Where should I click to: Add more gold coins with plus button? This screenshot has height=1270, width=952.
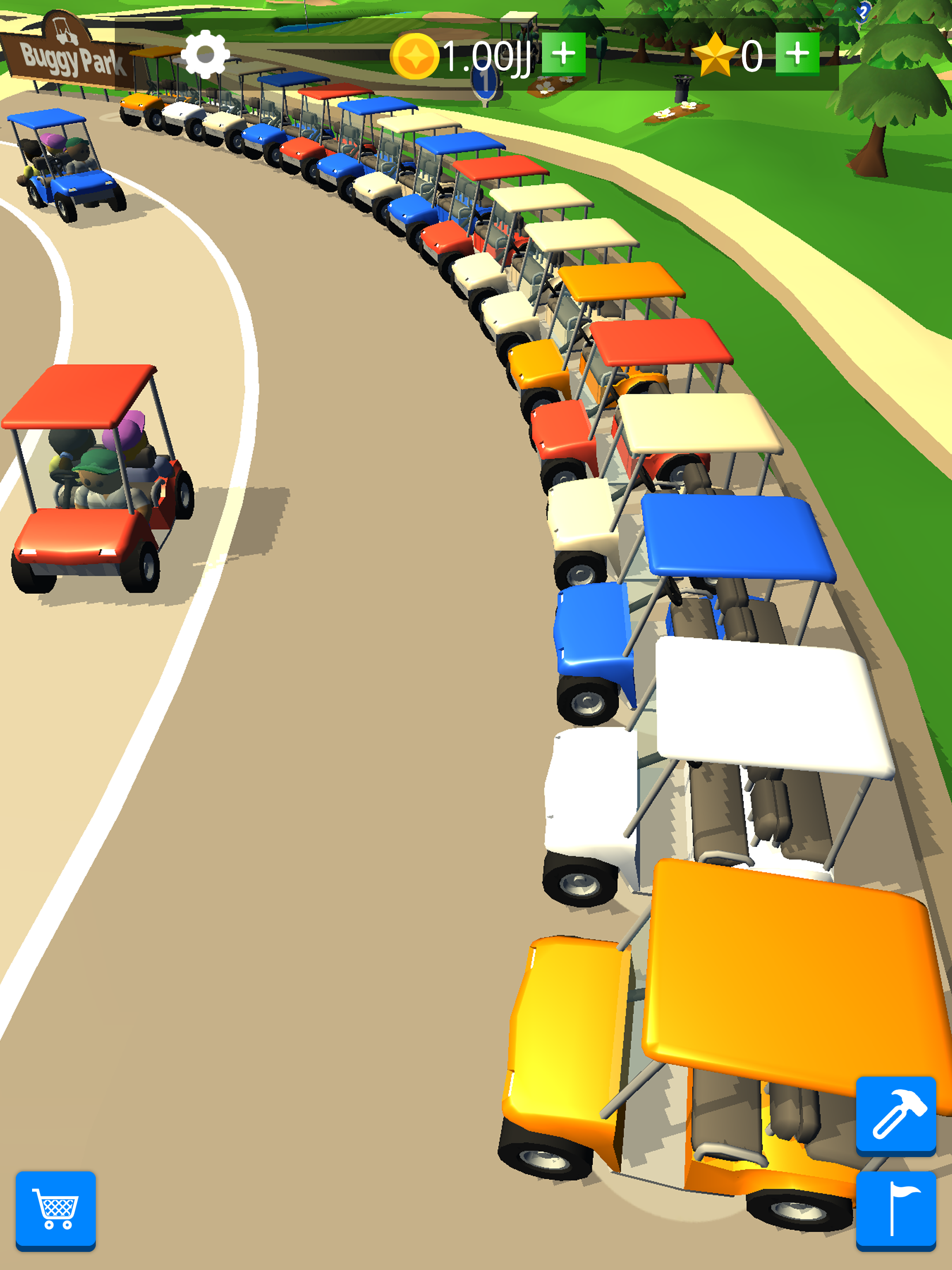click(x=563, y=54)
